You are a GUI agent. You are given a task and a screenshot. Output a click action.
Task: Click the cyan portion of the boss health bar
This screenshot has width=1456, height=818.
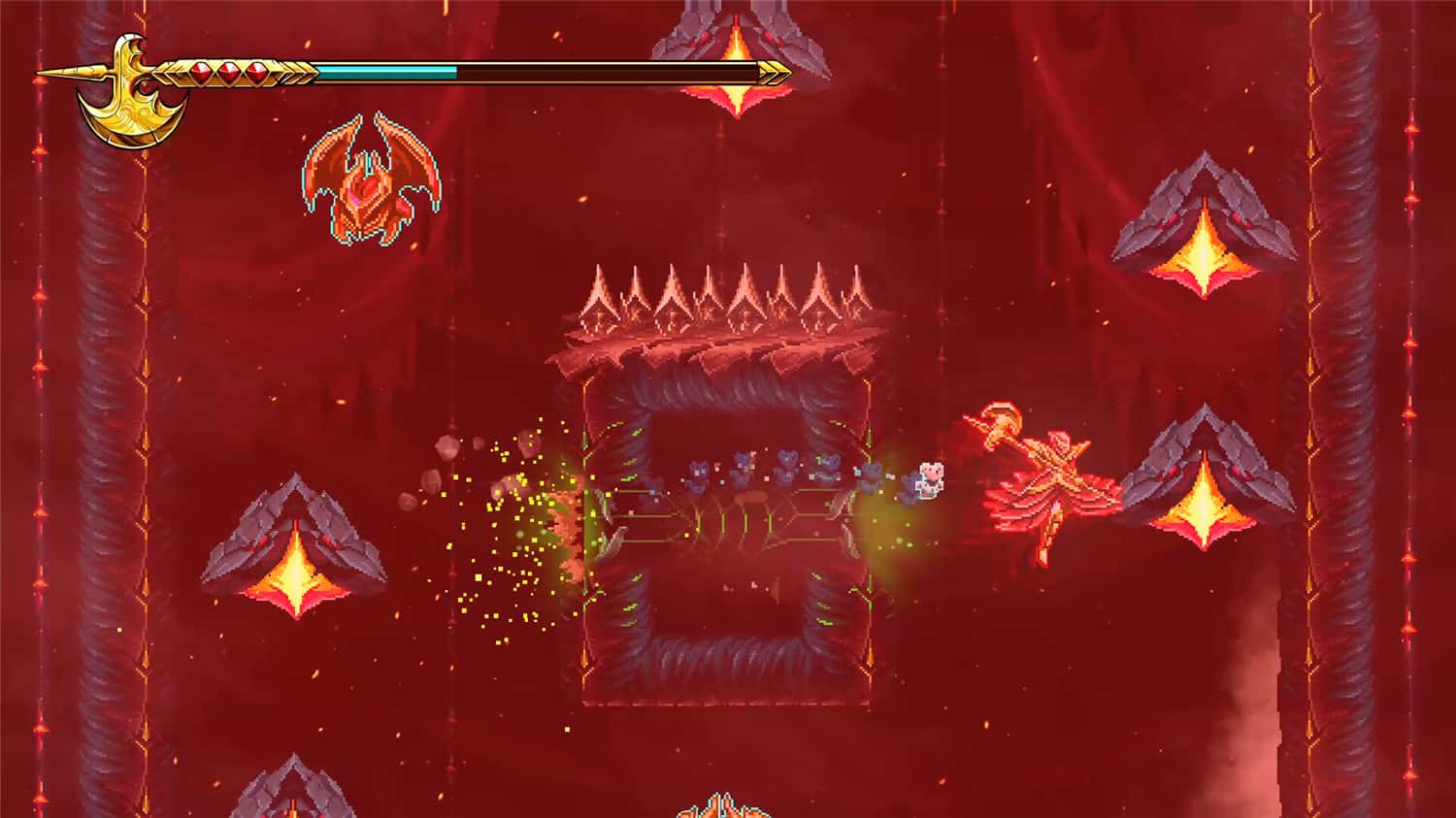coord(388,71)
